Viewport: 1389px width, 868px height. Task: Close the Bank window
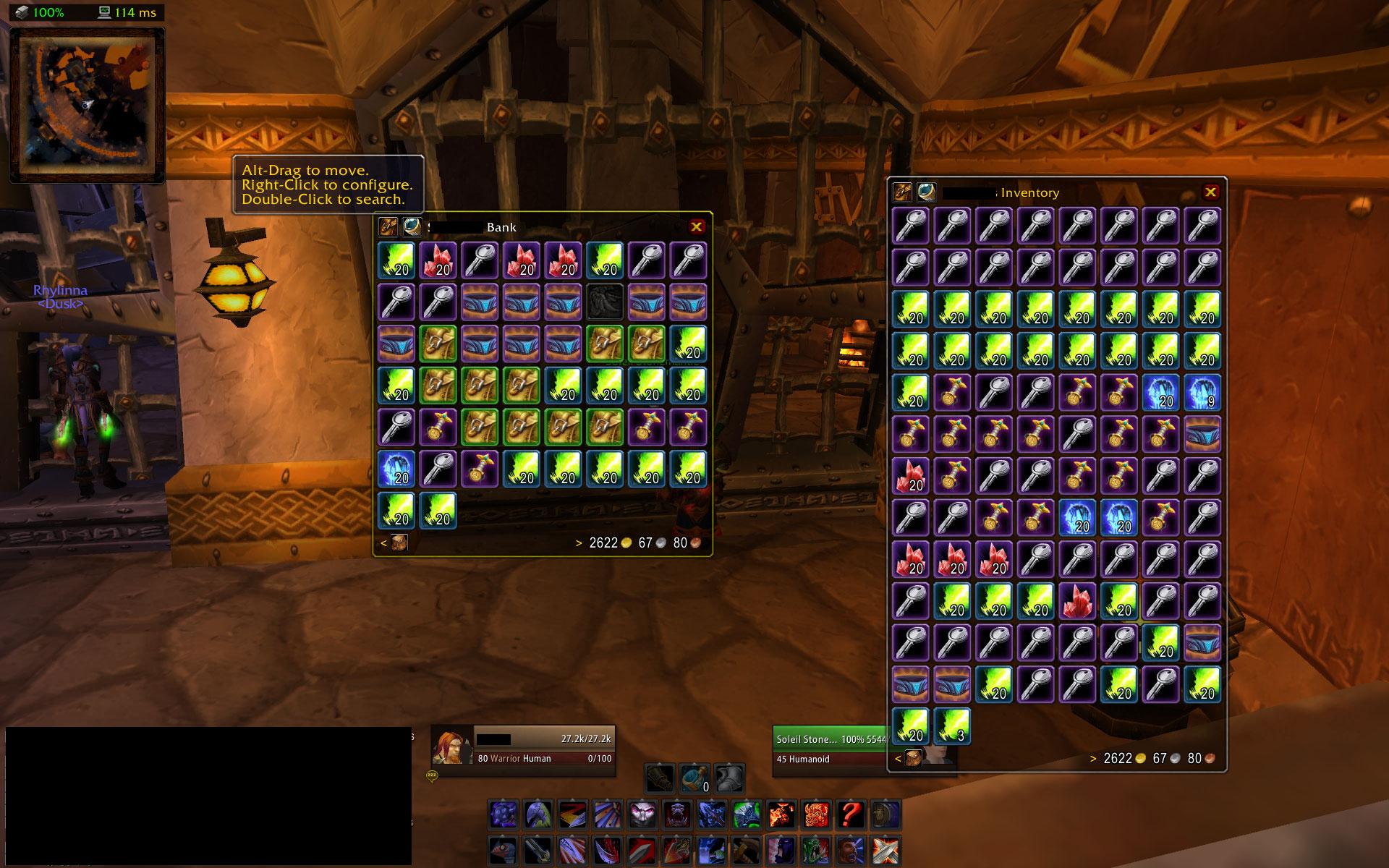pos(696,226)
